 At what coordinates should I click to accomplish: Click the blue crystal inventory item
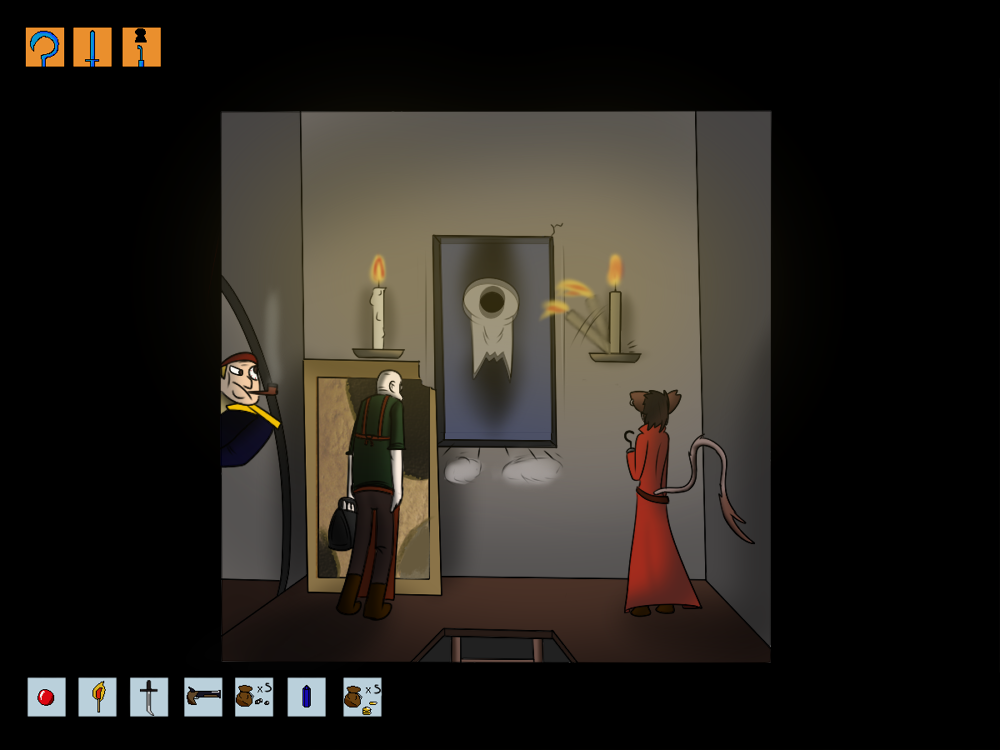(x=306, y=697)
